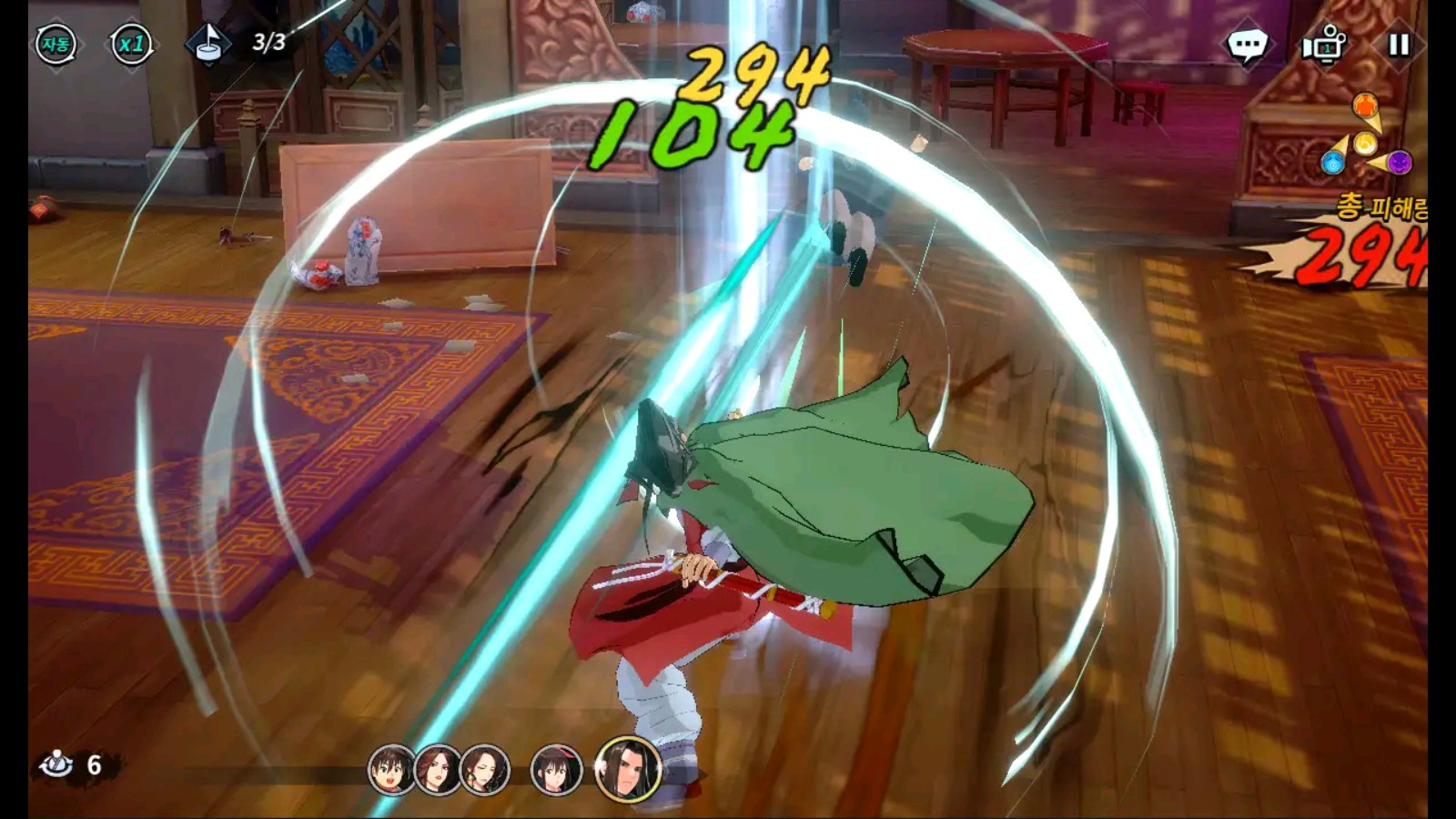
Task: Select the red-haired woman portrait
Action: tap(437, 769)
